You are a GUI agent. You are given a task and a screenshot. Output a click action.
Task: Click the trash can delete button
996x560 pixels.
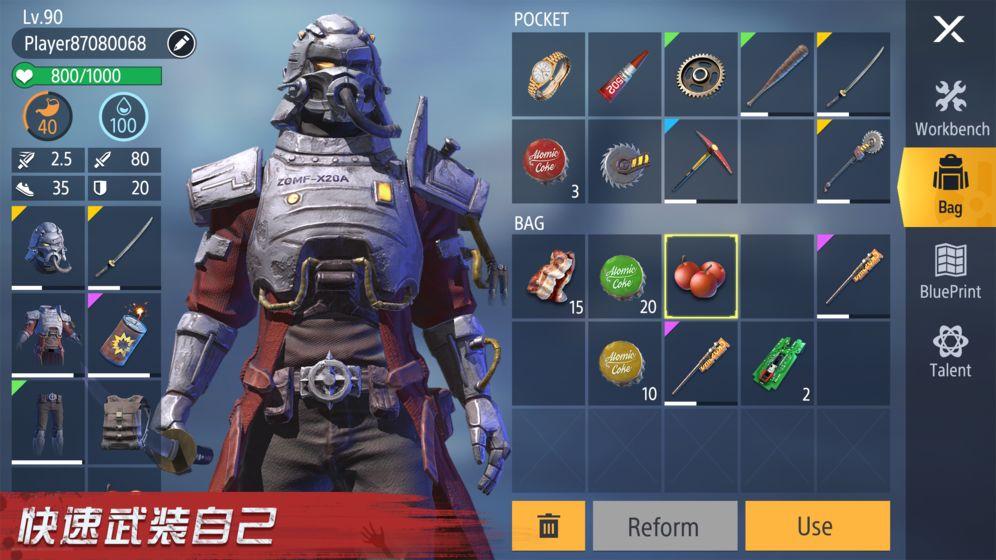click(x=548, y=526)
